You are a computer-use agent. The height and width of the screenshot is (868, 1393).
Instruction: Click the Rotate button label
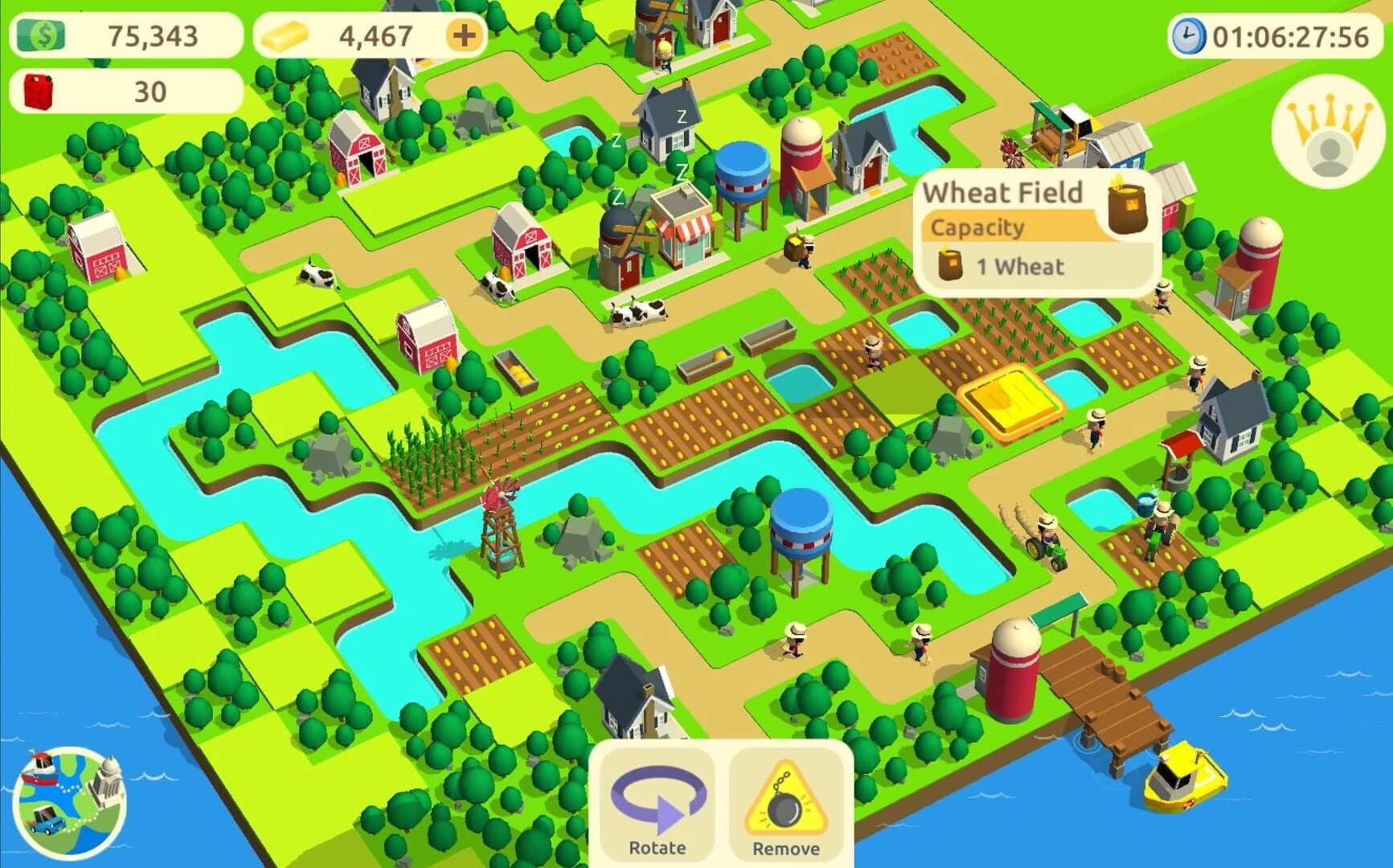pos(656,846)
